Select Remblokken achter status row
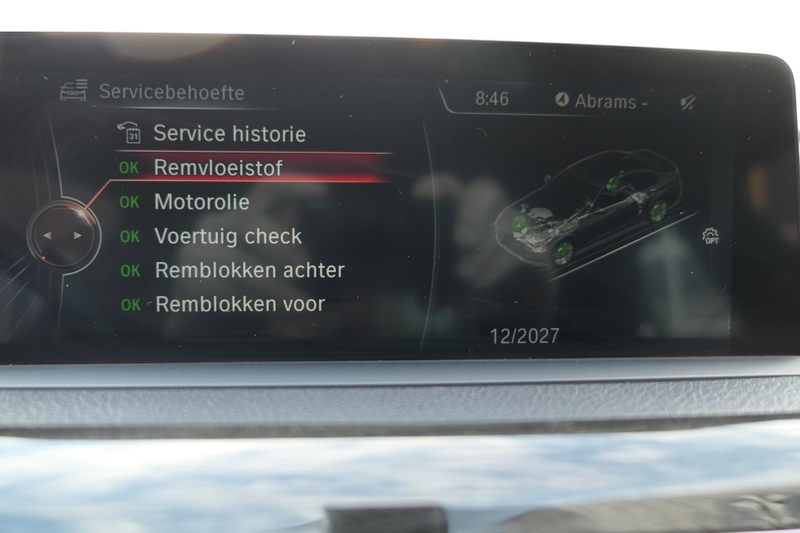 [249, 270]
